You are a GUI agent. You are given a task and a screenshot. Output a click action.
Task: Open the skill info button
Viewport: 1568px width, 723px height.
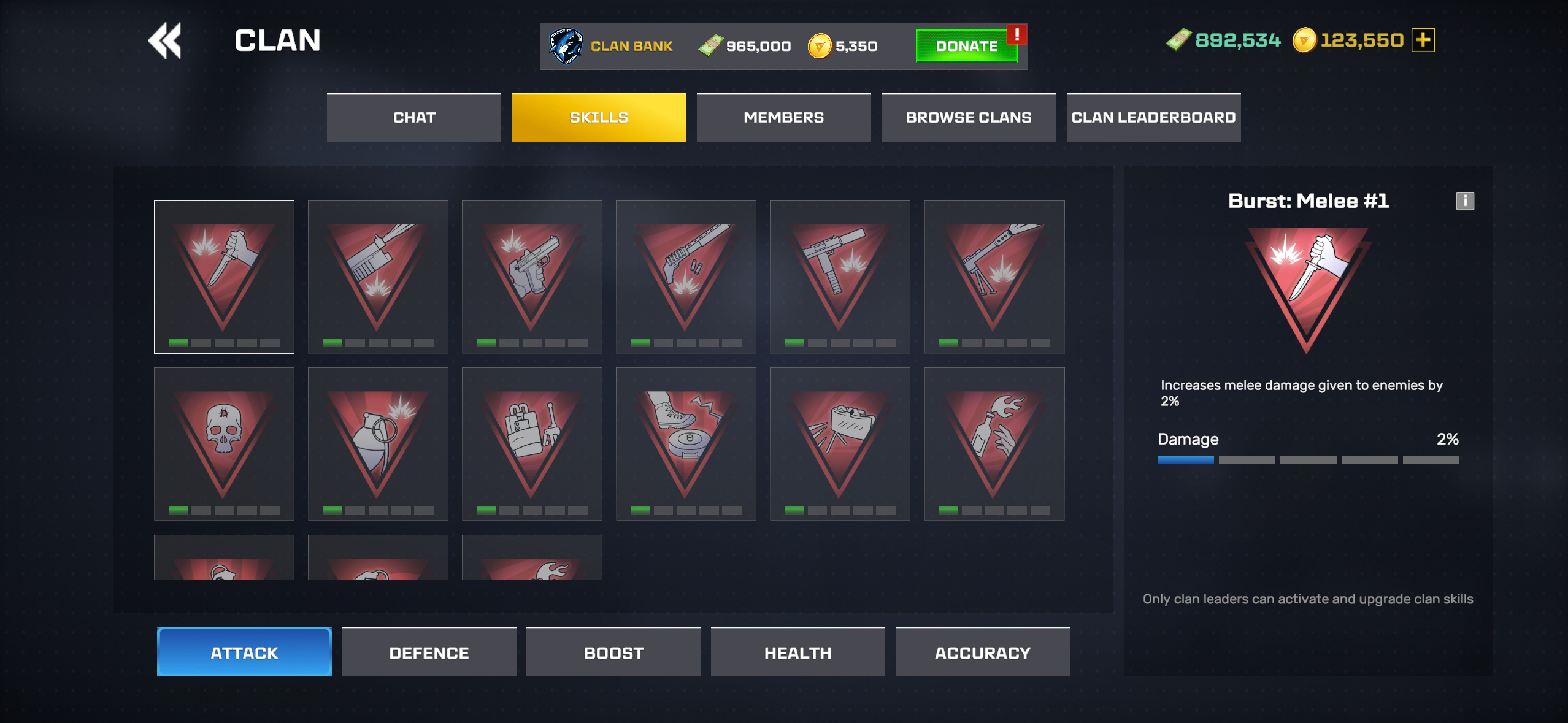[x=1465, y=201]
